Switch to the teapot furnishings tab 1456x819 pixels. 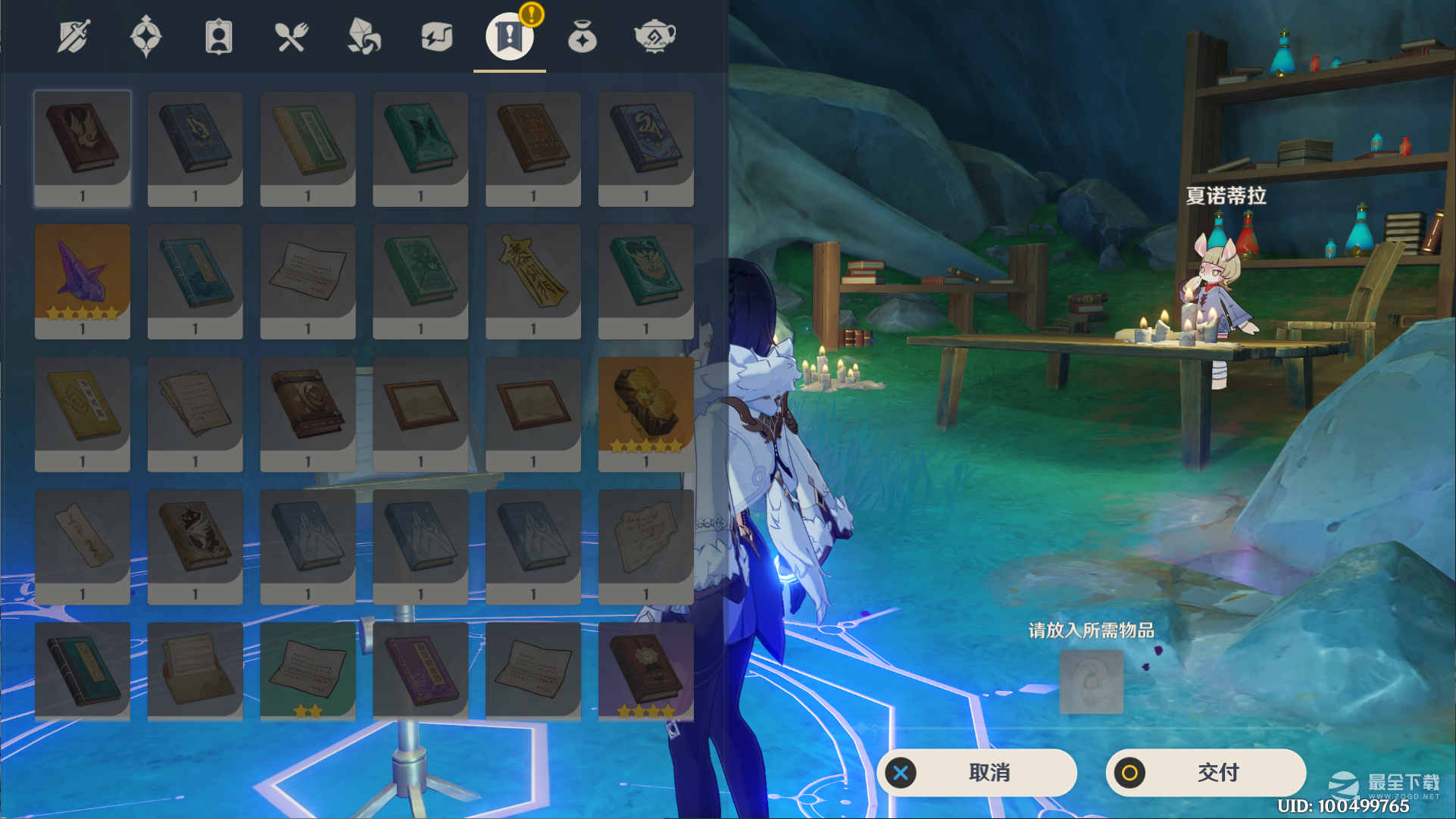click(655, 36)
